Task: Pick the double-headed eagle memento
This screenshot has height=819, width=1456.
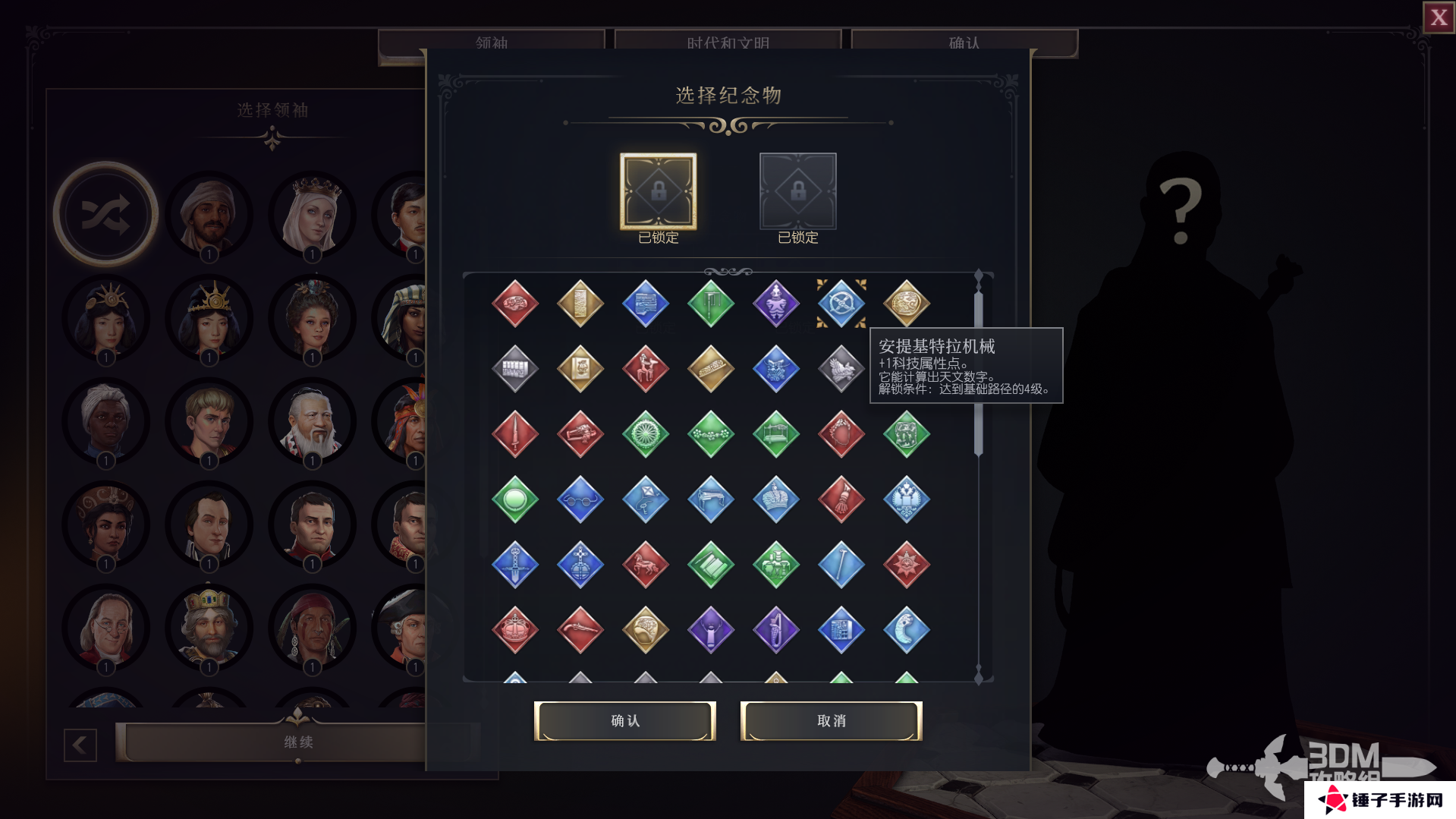Action: coord(906,499)
